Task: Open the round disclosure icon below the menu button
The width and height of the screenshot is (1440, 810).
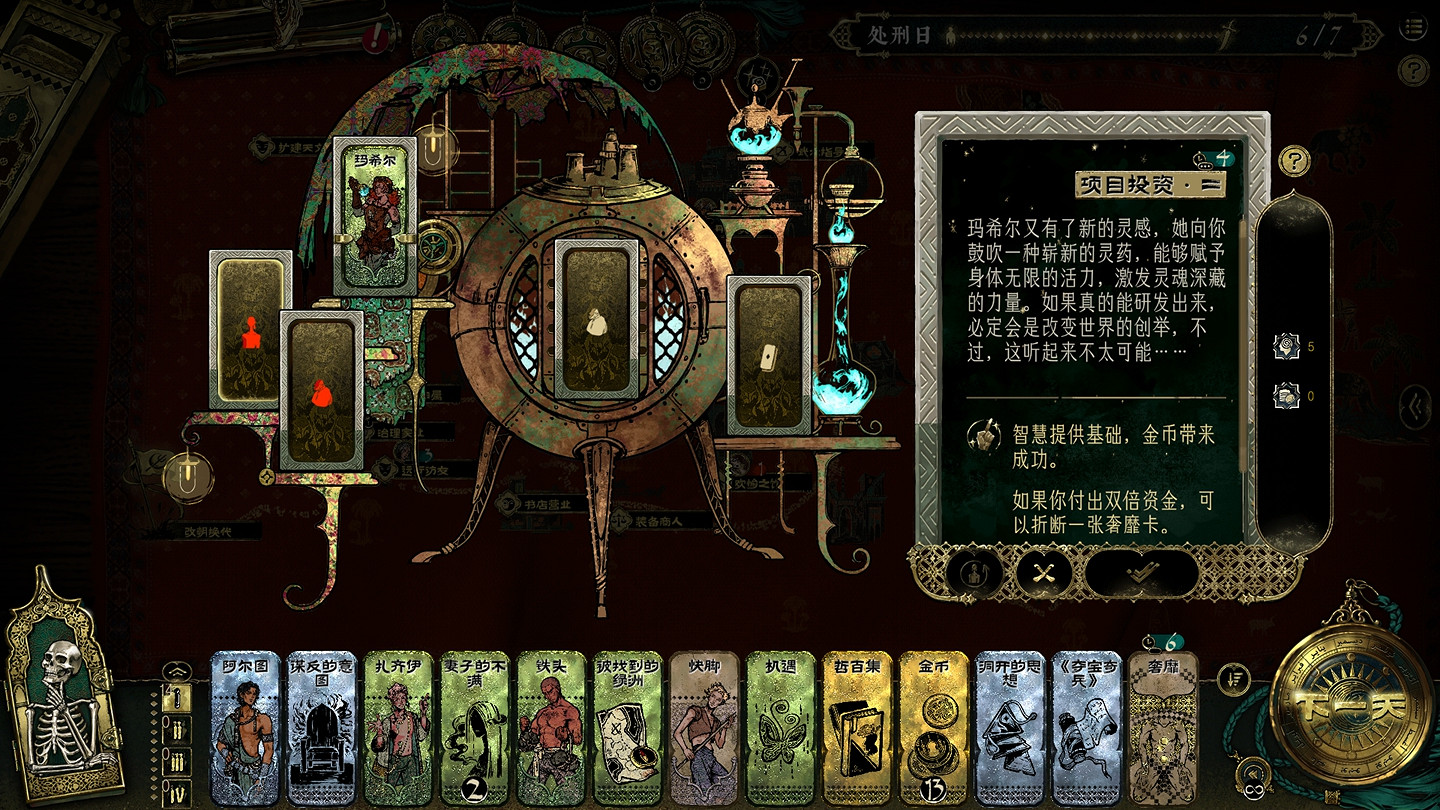Action: pyautogui.click(x=1414, y=70)
